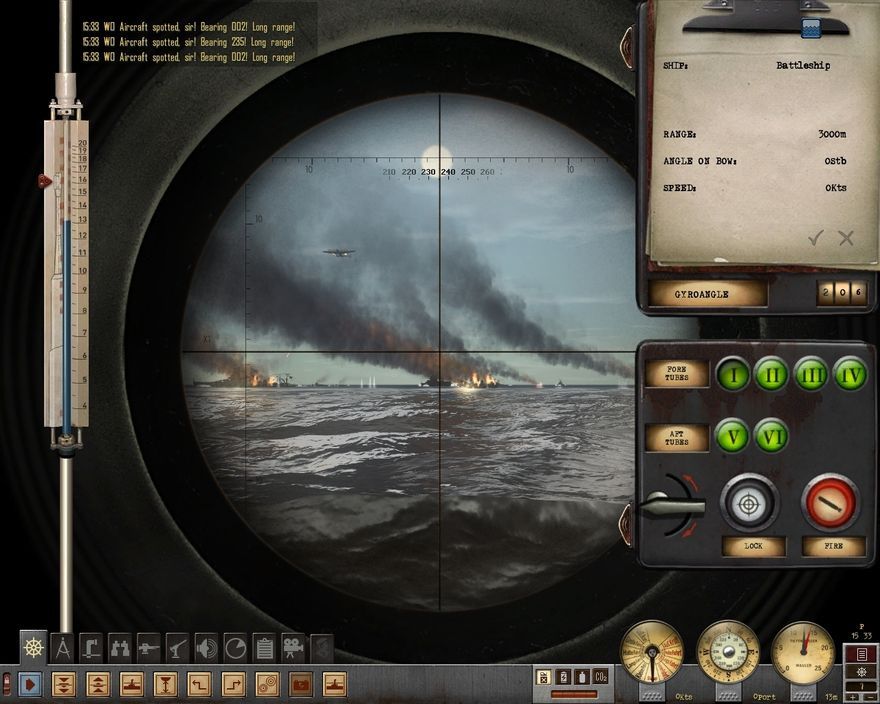880x704 pixels.
Task: Cancel the notepad entry with the X
Action: (x=846, y=237)
